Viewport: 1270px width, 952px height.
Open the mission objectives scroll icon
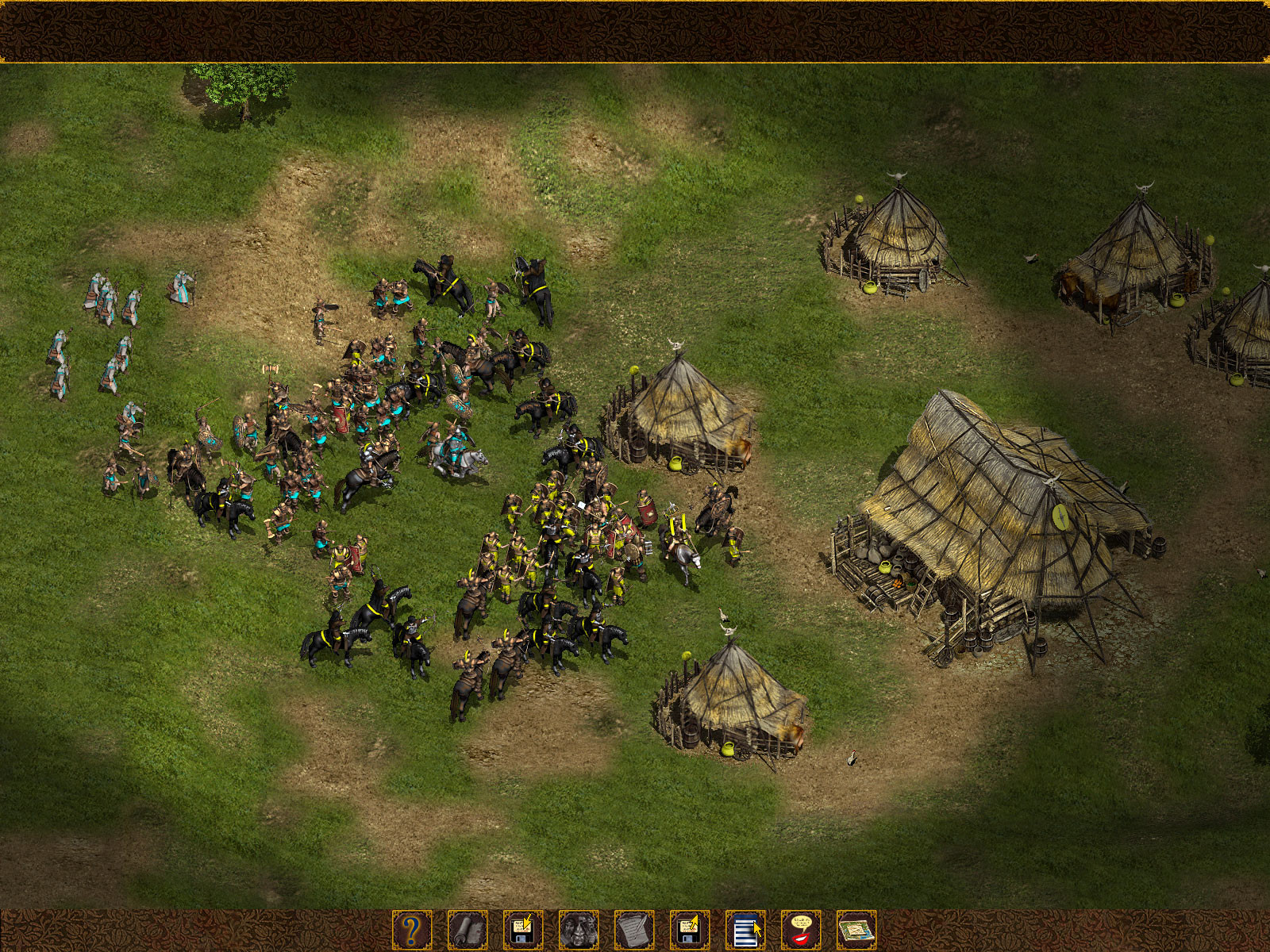468,931
